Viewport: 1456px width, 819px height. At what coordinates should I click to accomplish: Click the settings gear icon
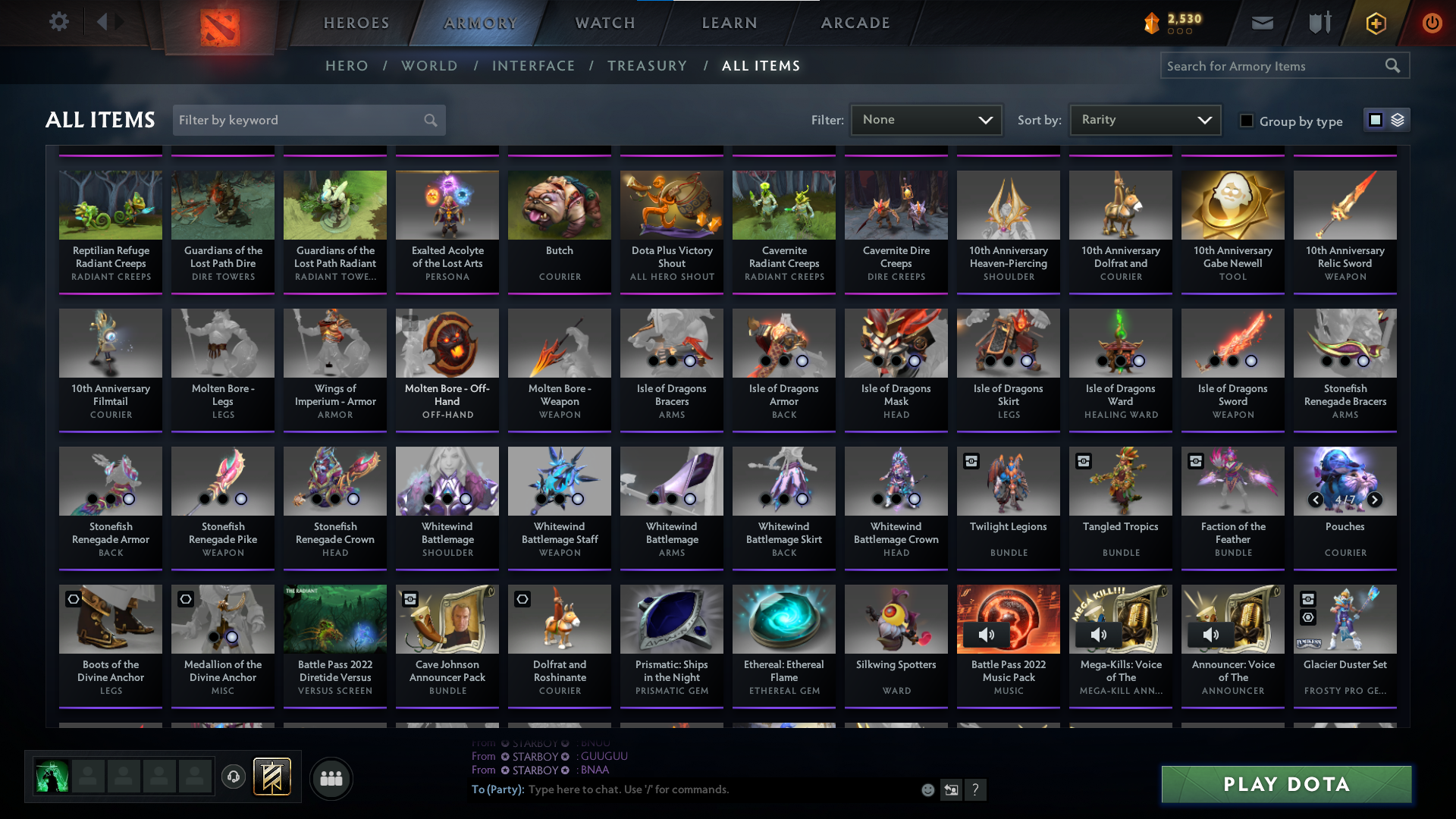click(x=59, y=21)
